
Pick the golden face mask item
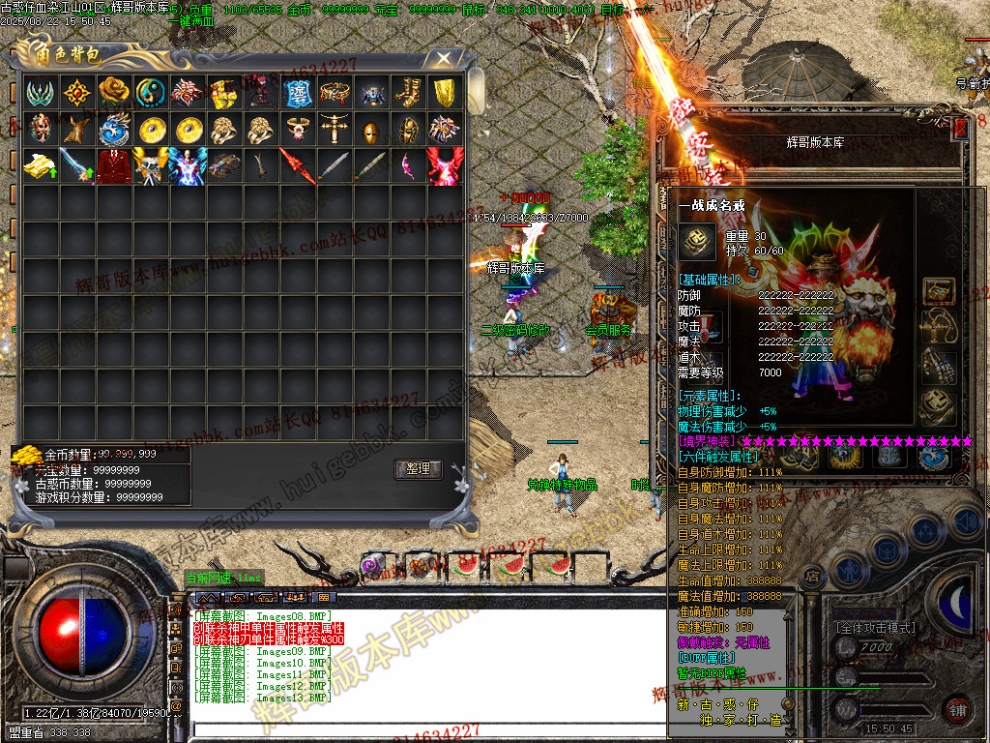click(371, 130)
